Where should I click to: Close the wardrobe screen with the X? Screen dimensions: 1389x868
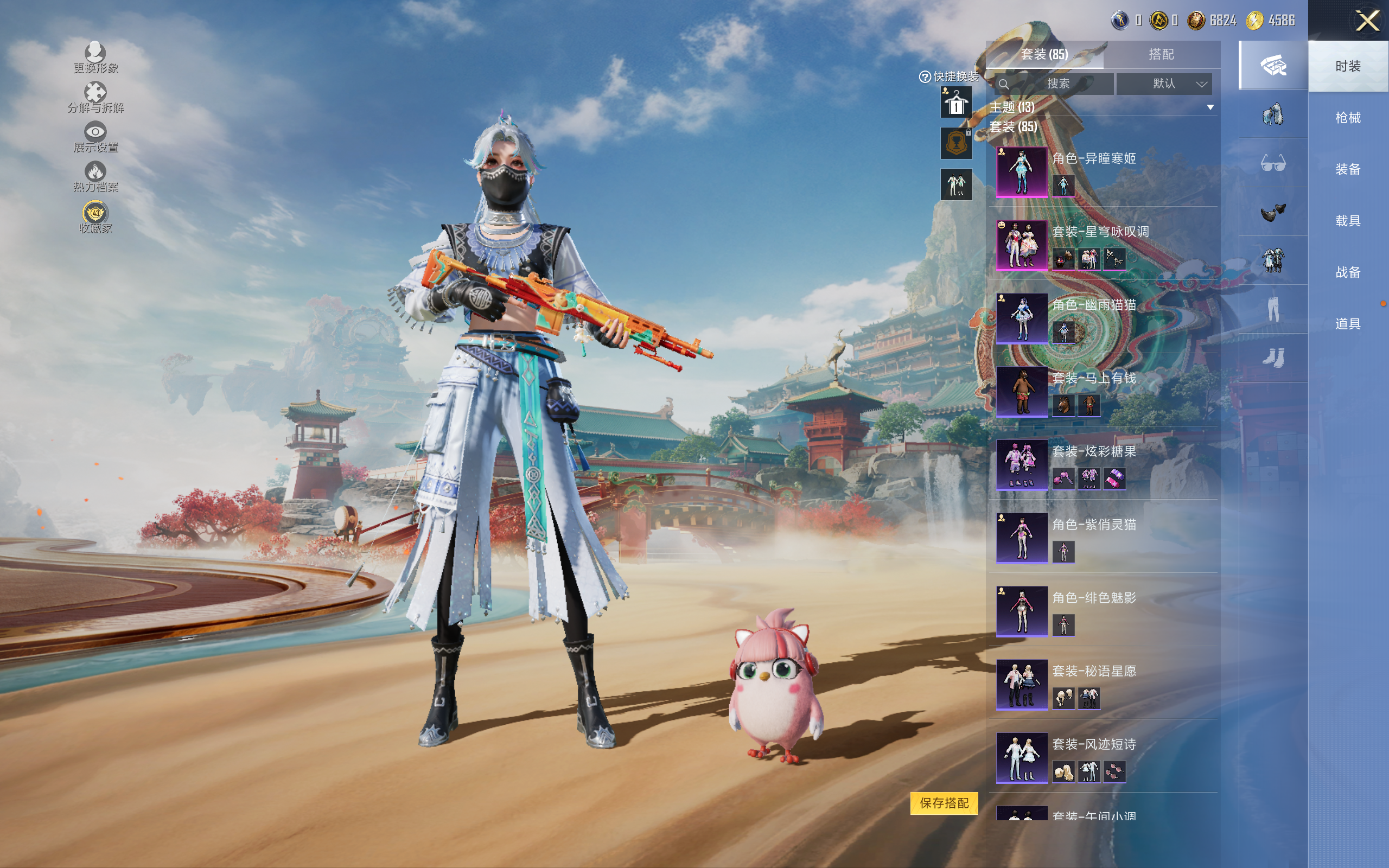click(1367, 21)
